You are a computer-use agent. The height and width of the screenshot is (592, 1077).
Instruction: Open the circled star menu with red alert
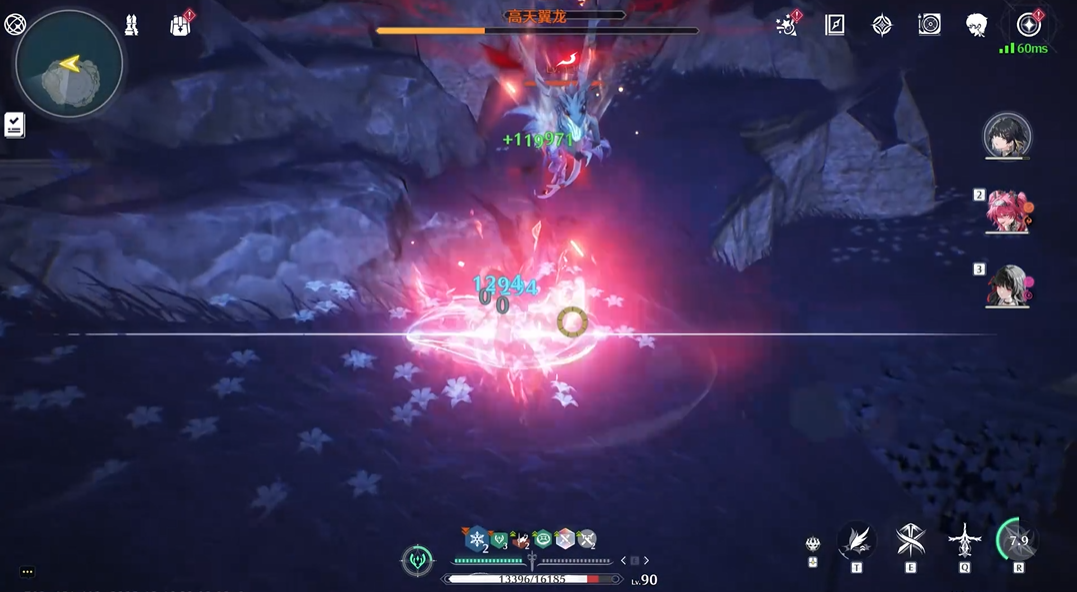click(1028, 25)
